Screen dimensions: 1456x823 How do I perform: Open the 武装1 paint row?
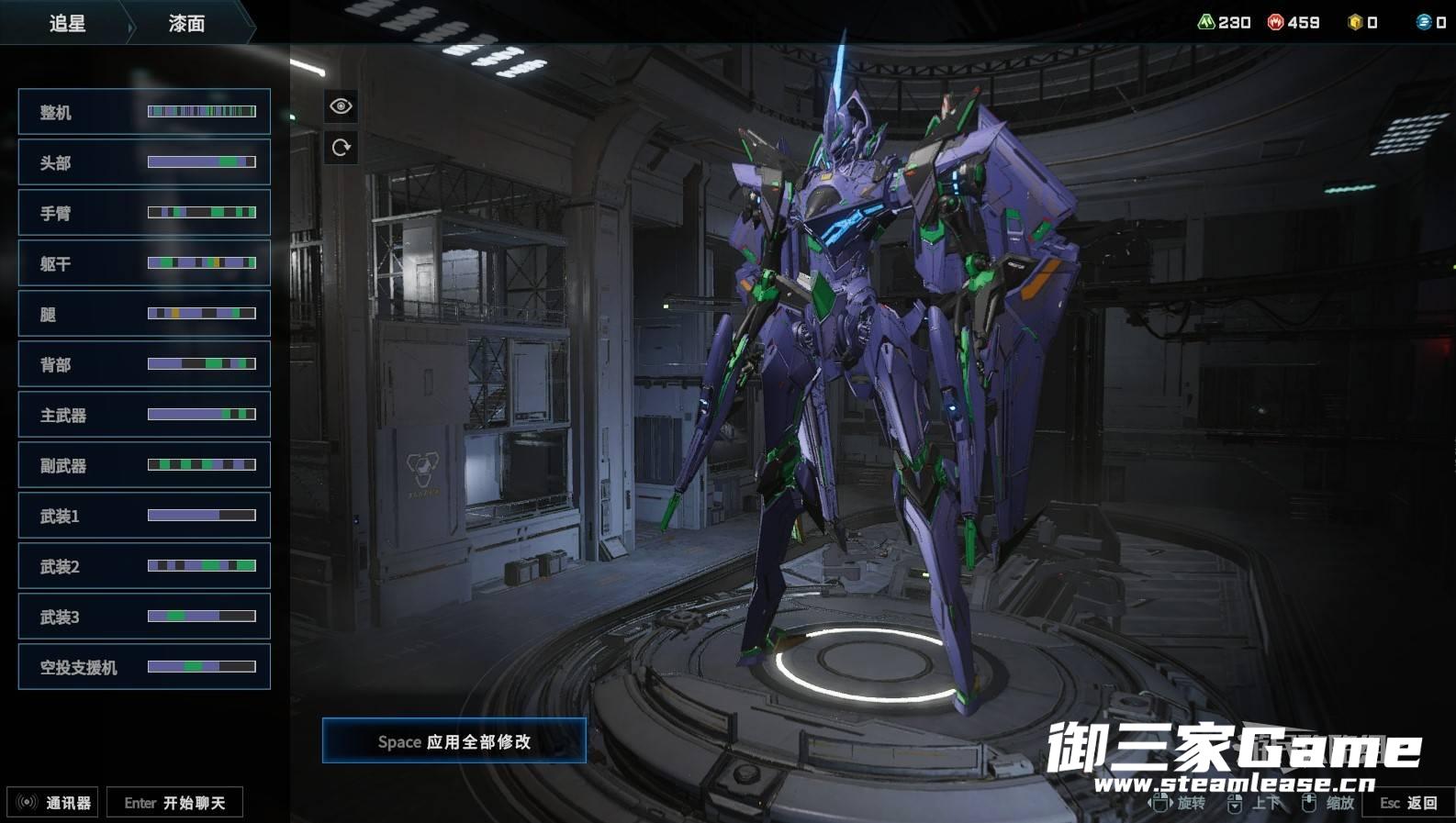tap(144, 516)
